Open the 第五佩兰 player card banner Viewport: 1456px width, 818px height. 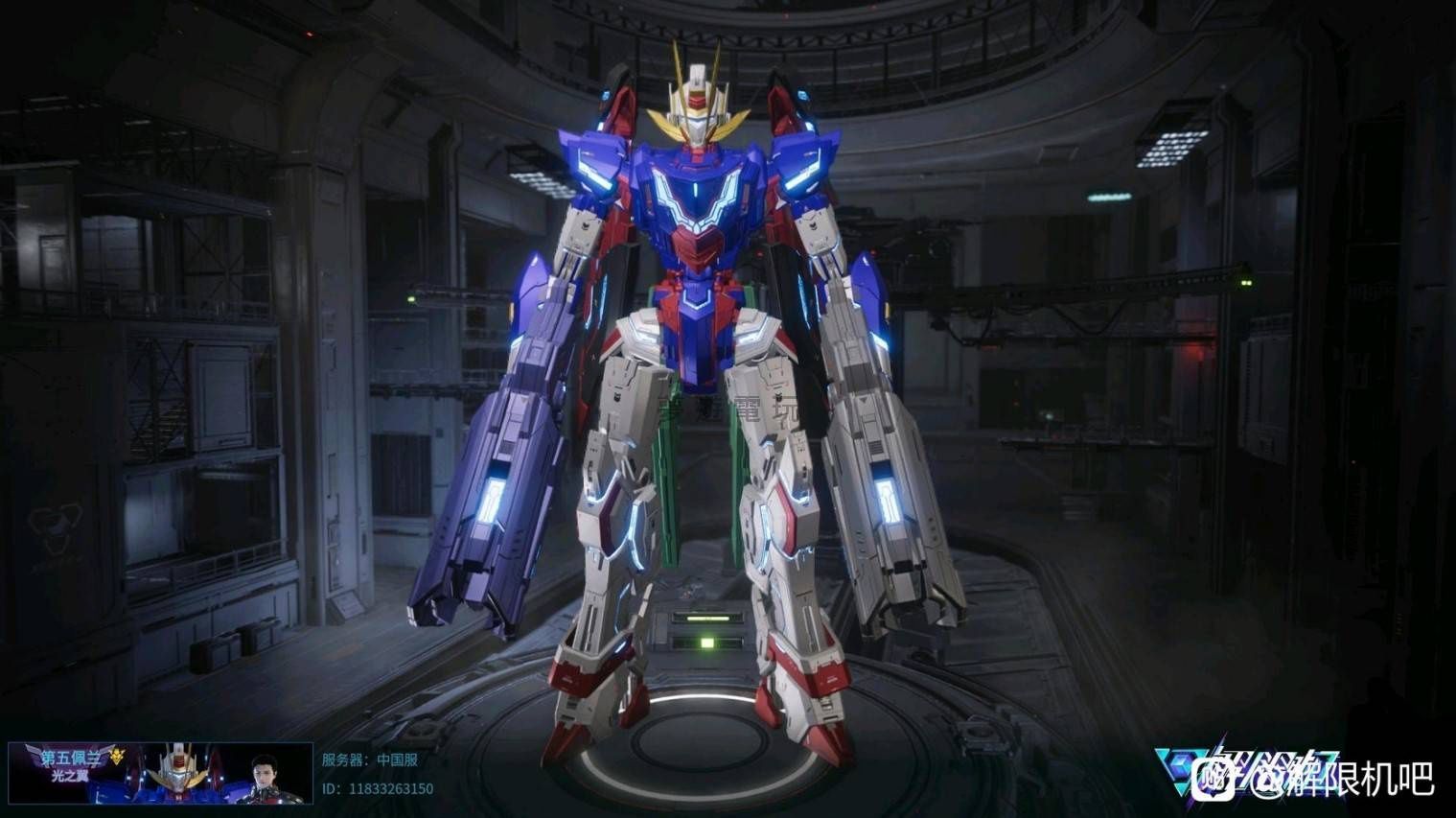160,772
